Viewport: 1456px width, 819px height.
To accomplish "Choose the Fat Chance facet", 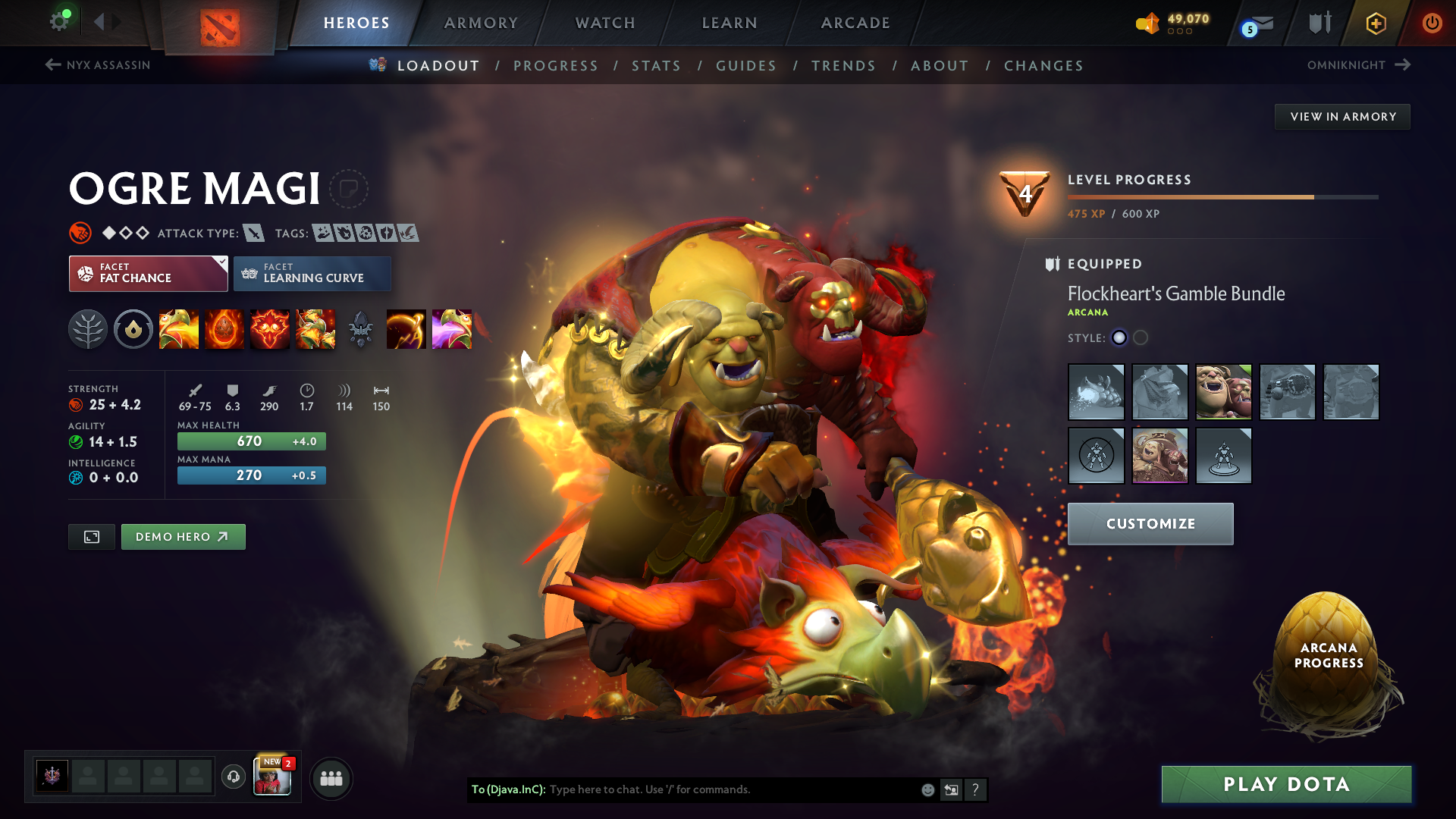I will tap(149, 274).
